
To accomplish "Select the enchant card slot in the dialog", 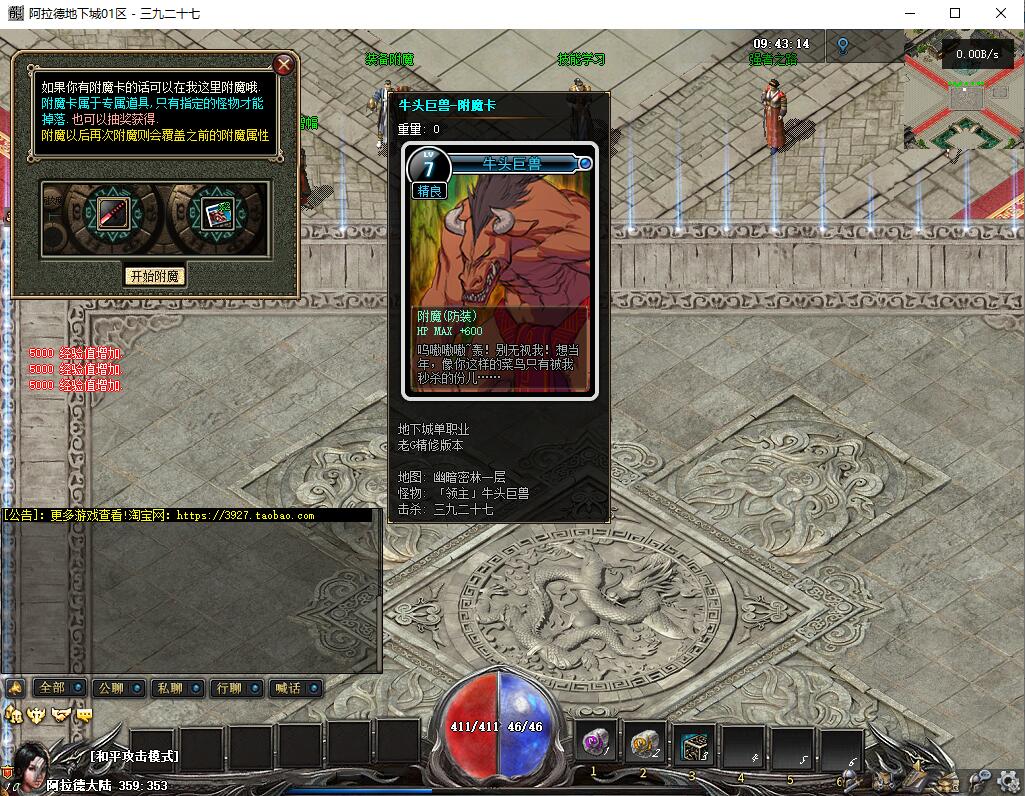I will pos(215,213).
